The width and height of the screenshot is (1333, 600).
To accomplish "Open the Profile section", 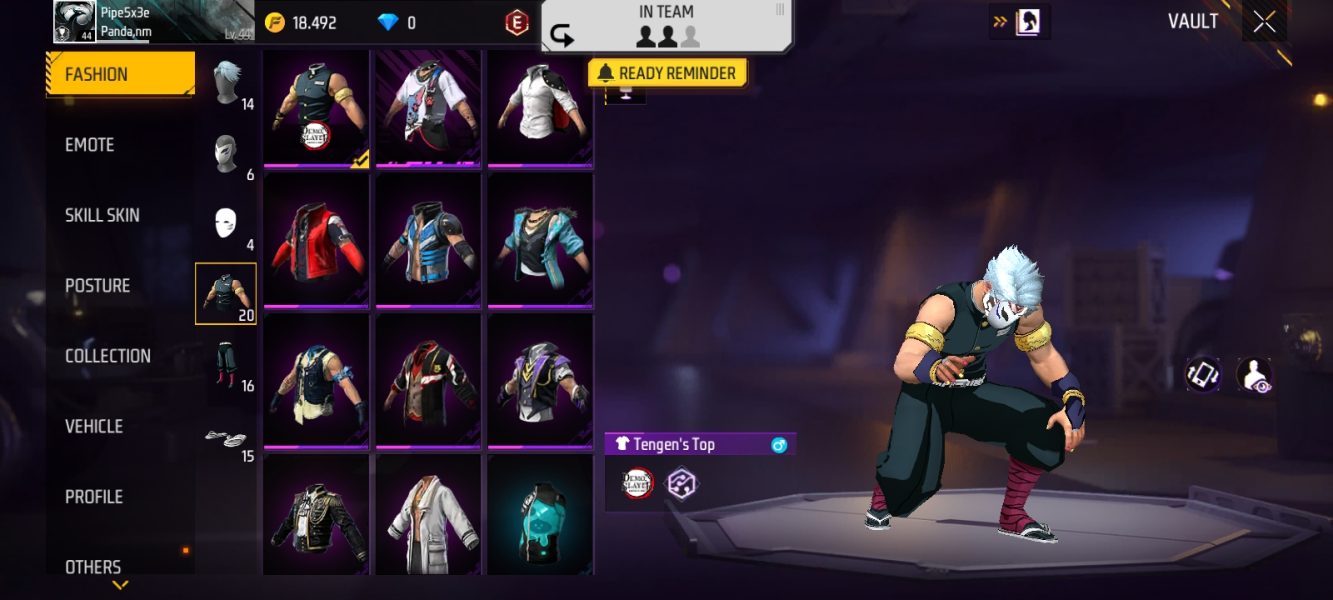I will [94, 497].
